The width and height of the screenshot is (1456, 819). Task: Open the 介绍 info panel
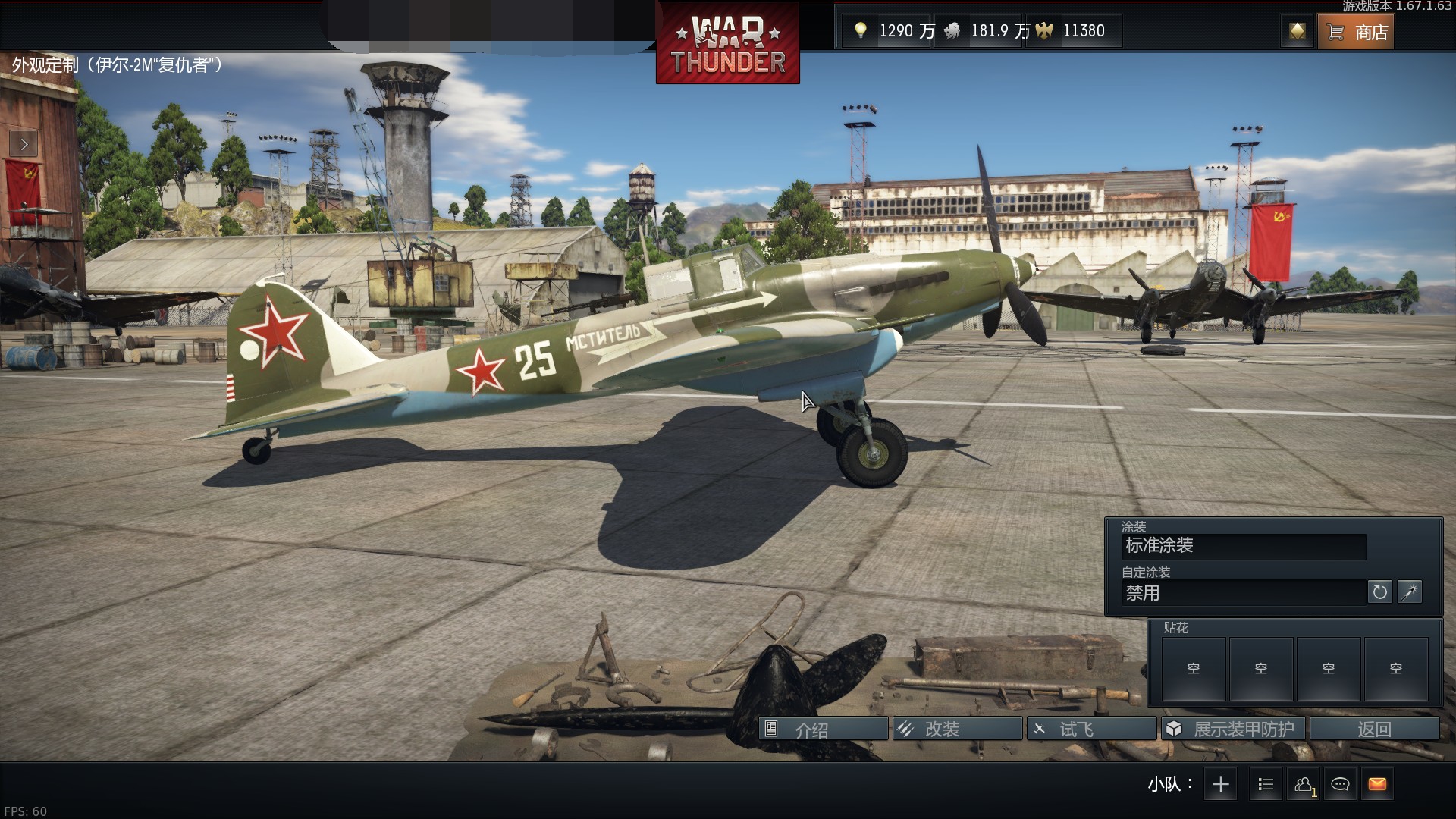tap(824, 730)
